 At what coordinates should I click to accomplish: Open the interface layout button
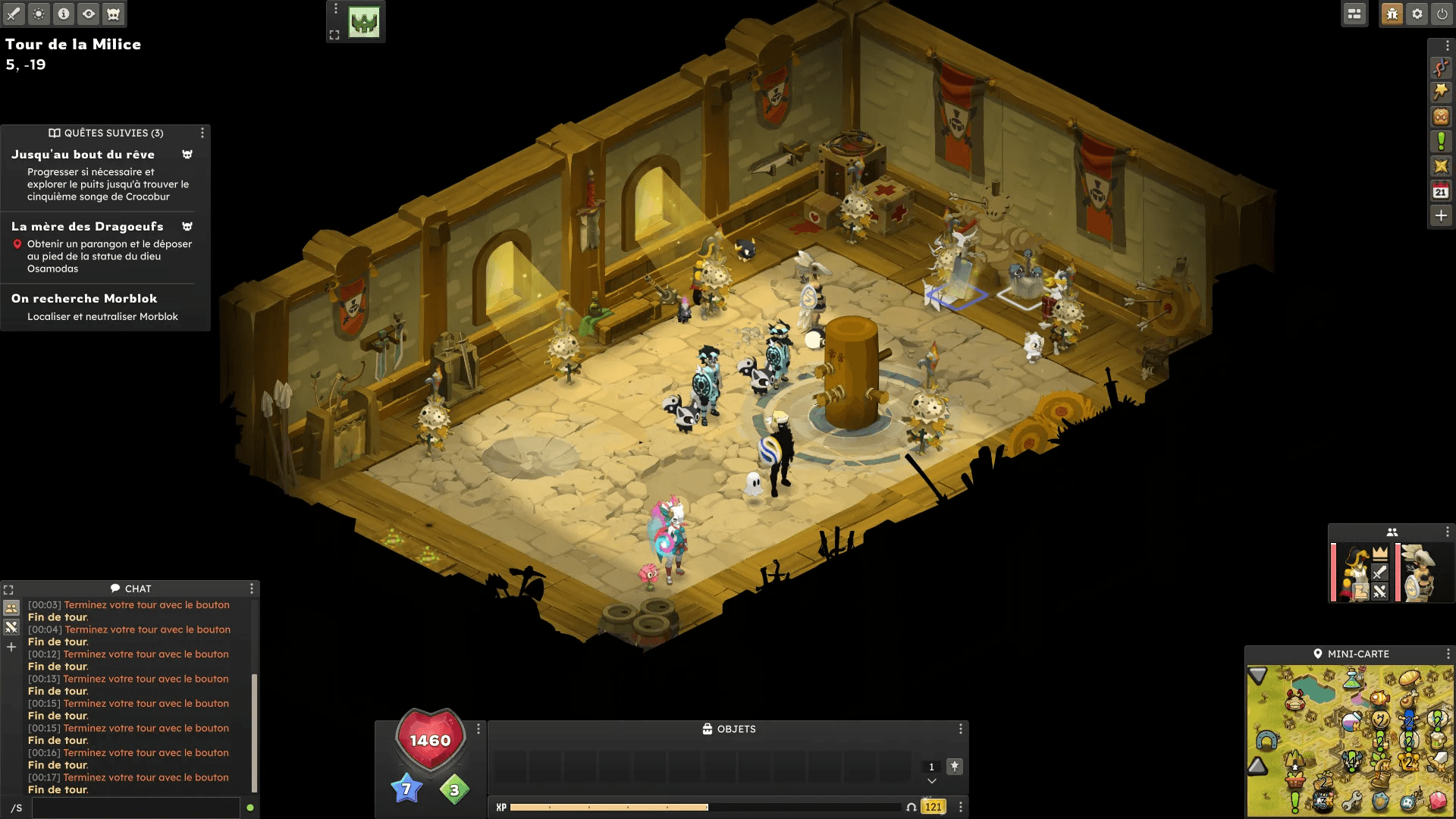click(1354, 14)
